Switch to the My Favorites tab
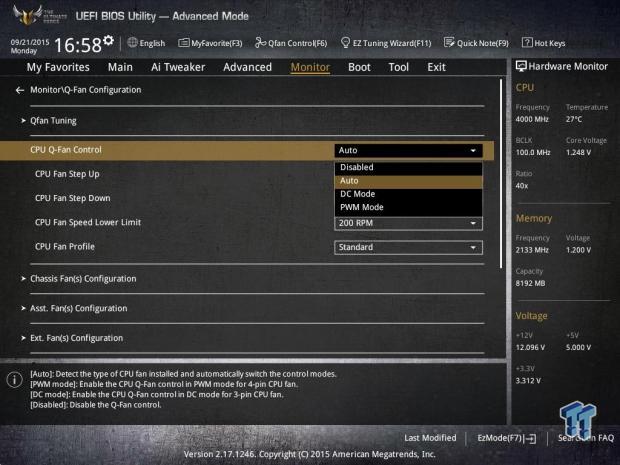Image resolution: width=620 pixels, height=465 pixels. point(57,67)
